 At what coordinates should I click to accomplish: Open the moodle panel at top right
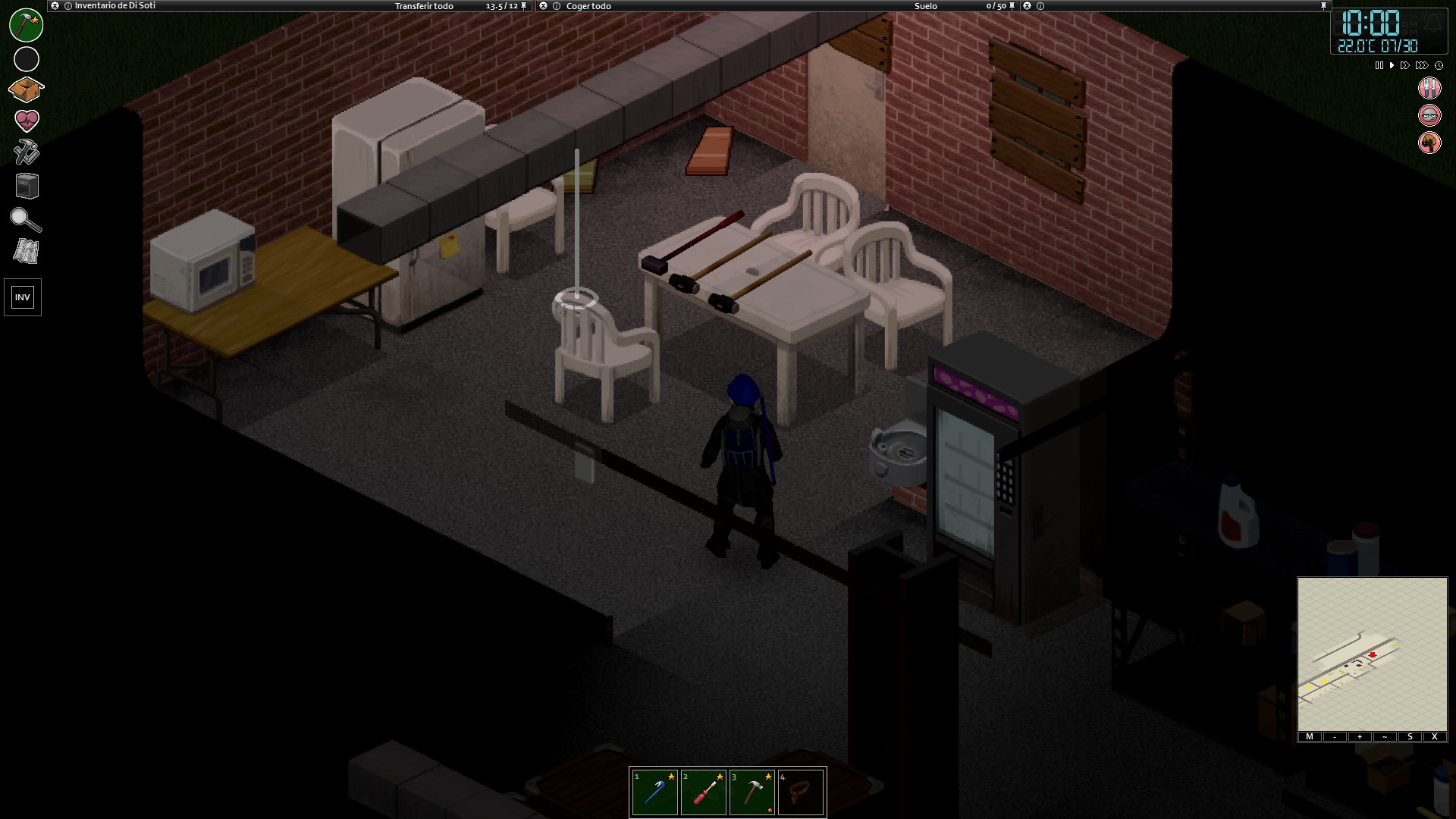[x=1429, y=89]
